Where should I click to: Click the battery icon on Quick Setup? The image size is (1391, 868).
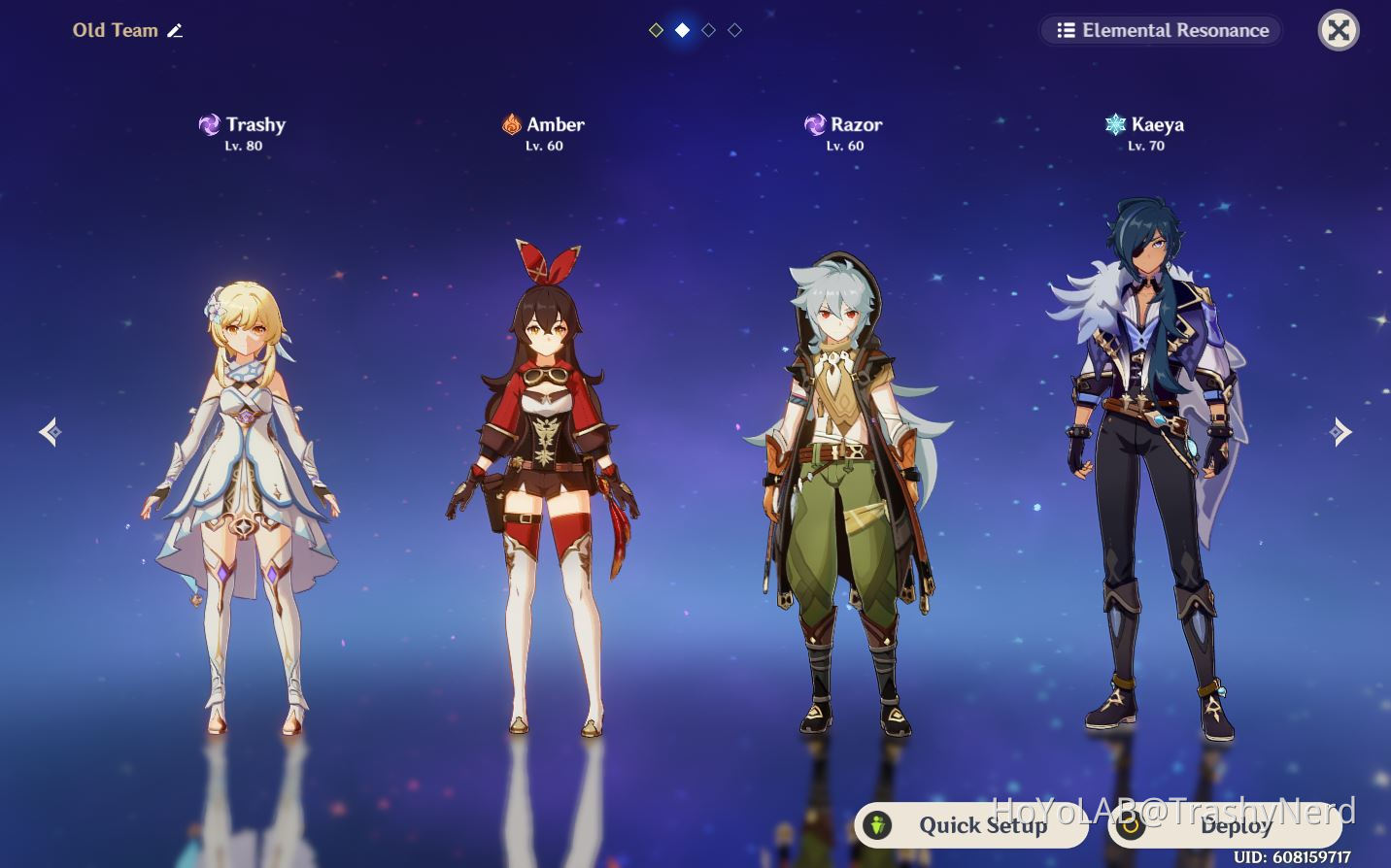coord(878,825)
